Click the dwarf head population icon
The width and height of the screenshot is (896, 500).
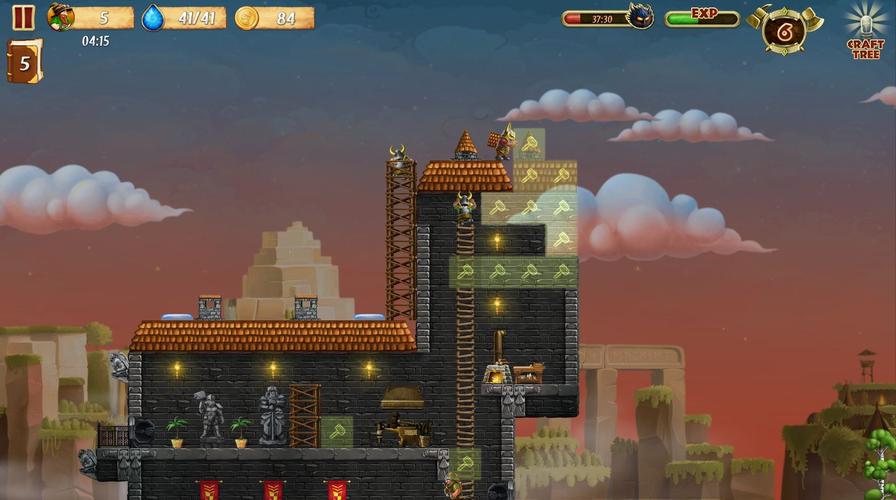[61, 17]
